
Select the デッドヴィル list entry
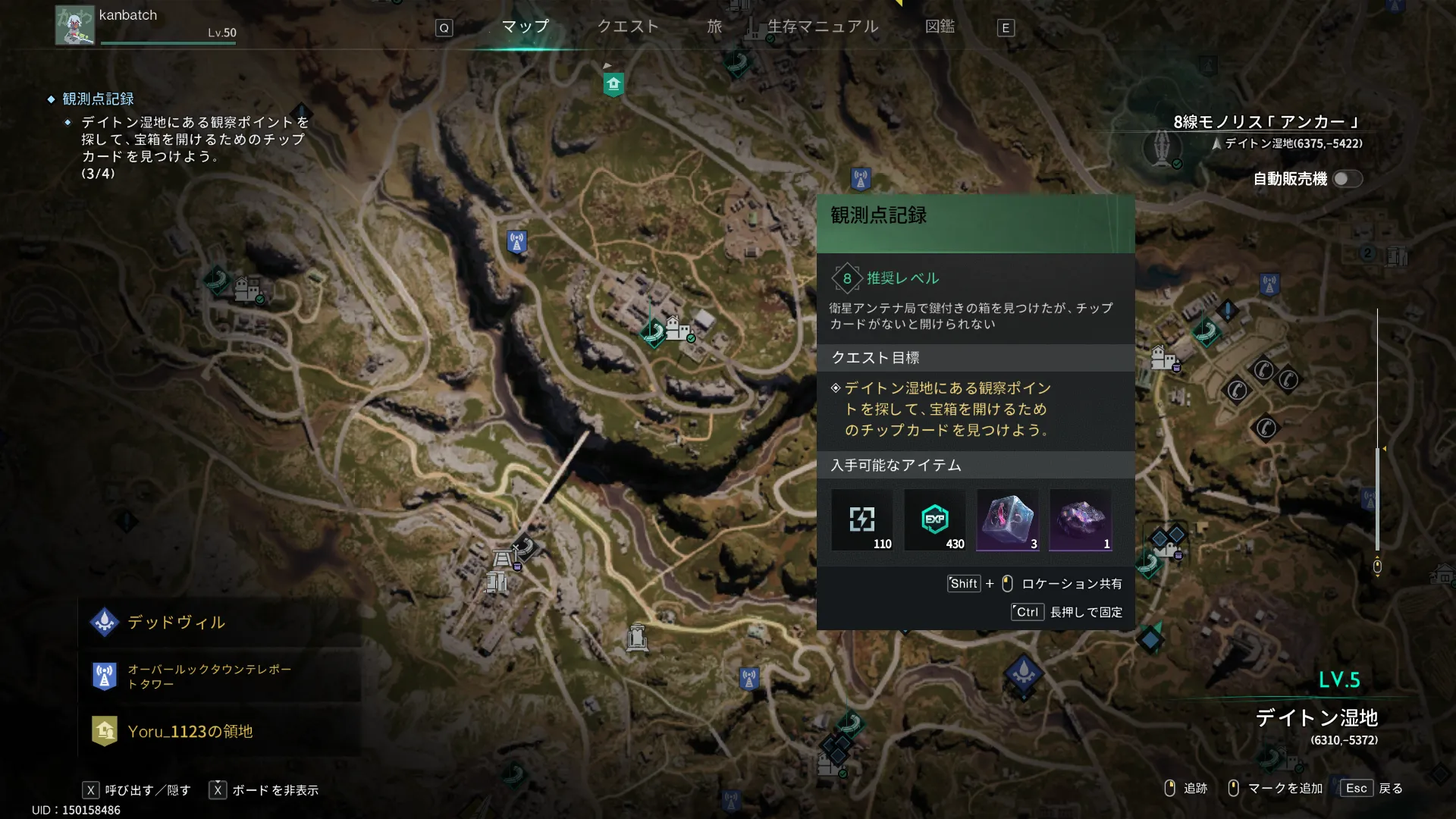[218, 623]
